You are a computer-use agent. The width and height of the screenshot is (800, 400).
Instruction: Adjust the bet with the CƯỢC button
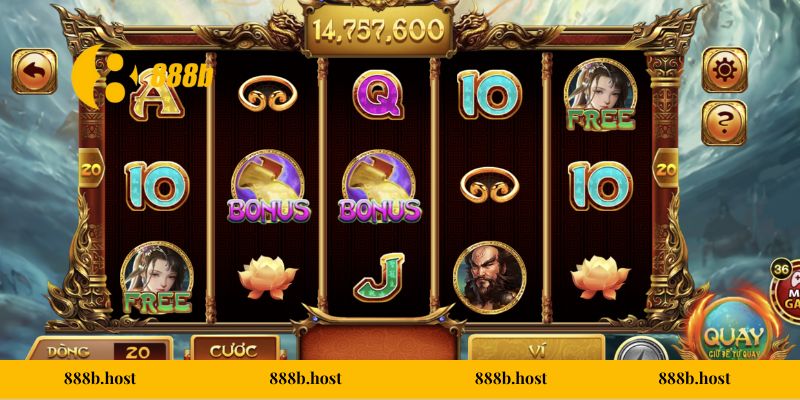233,350
